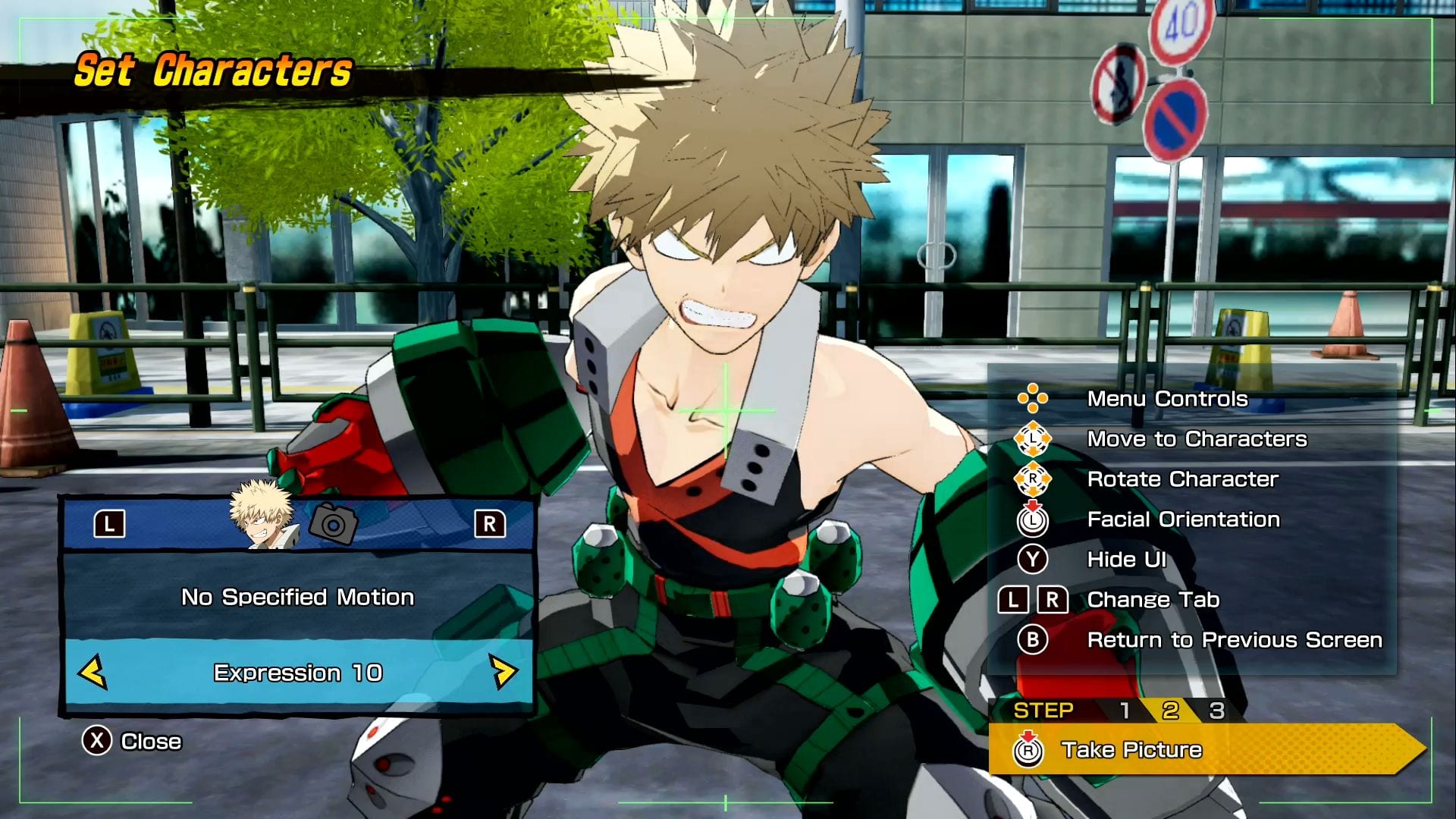
Task: Go to step 3
Action: click(x=1216, y=711)
